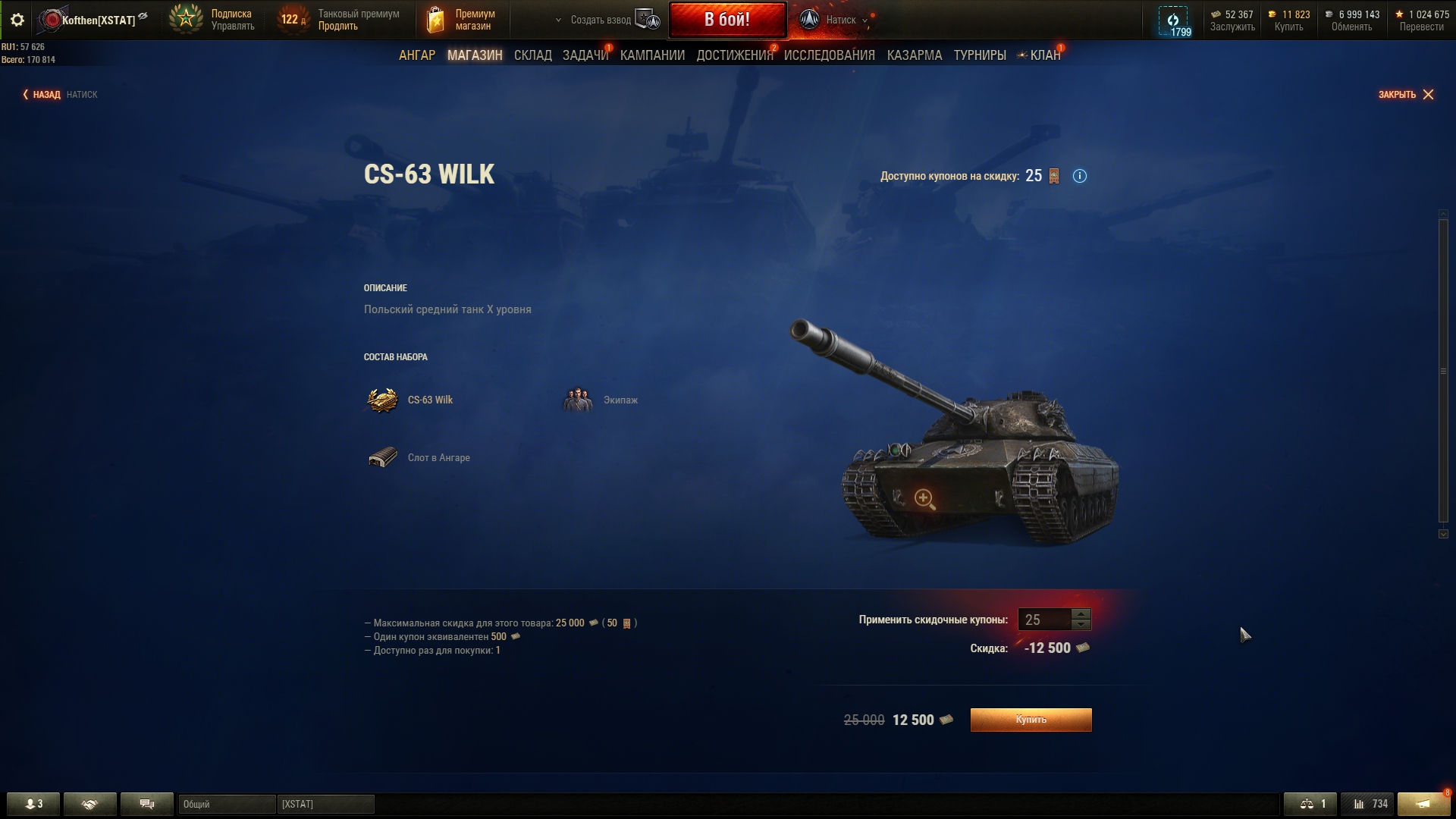The width and height of the screenshot is (1456, 819).
Task: Select the Кампании tab
Action: click(x=652, y=55)
